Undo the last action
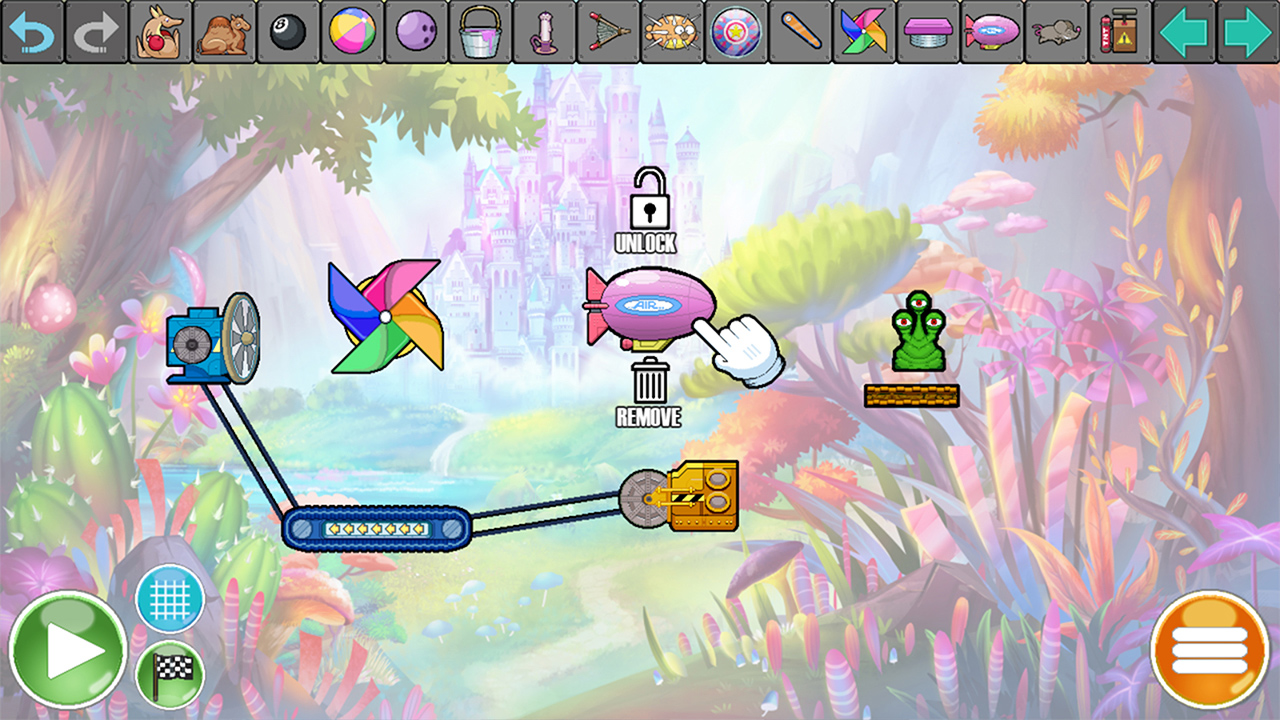The width and height of the screenshot is (1280, 720). [33, 33]
